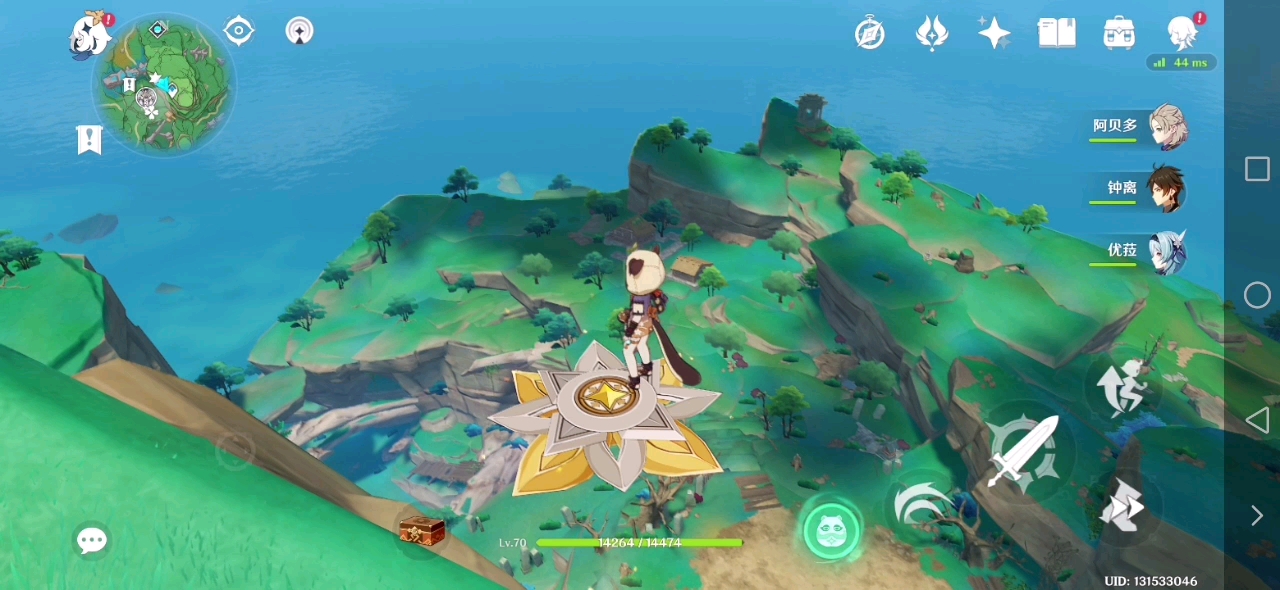This screenshot has width=1280, height=590.
Task: Activate the green elemental skill button
Action: (831, 531)
